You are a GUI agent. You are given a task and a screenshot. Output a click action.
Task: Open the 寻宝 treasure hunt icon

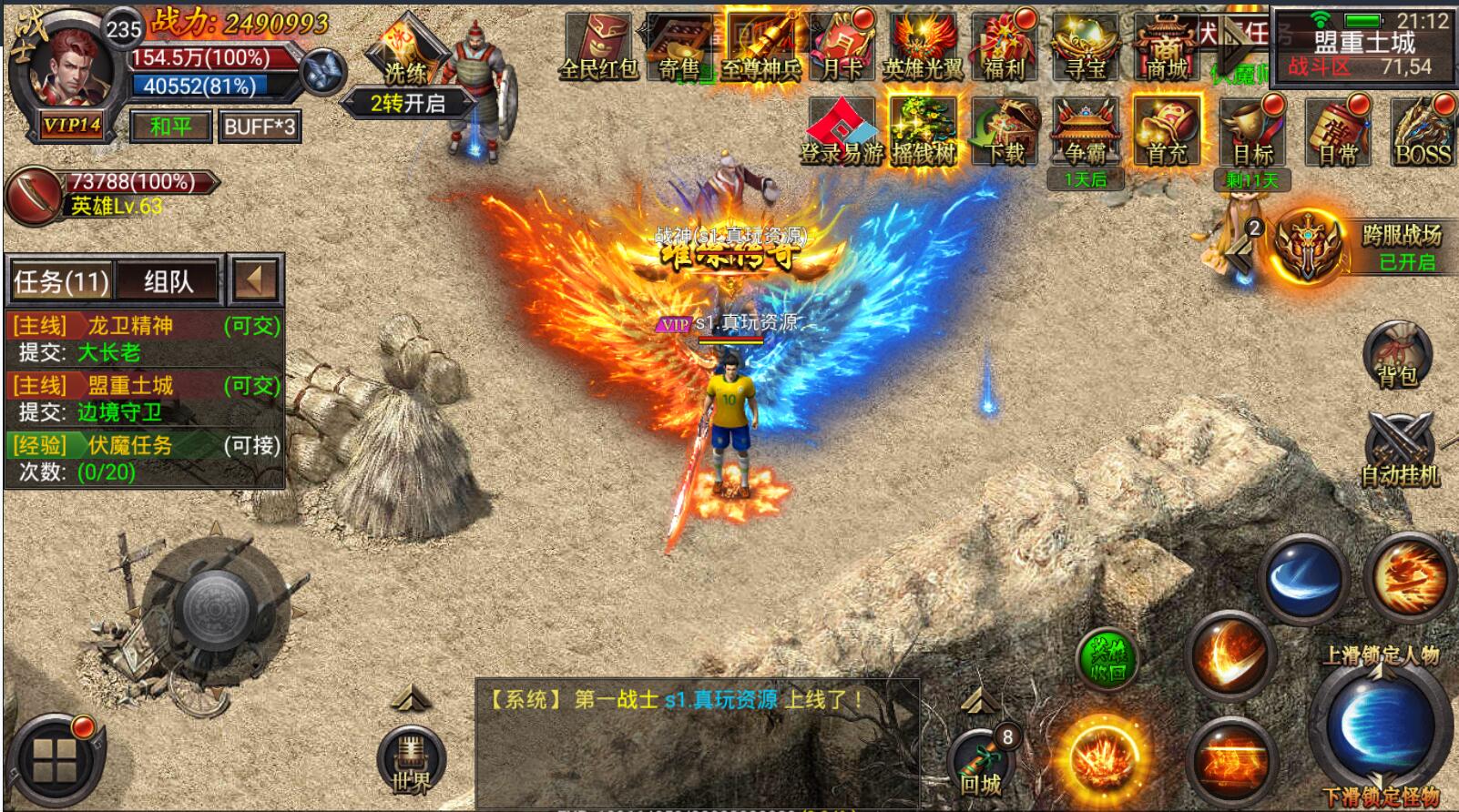pyautogui.click(x=1085, y=47)
